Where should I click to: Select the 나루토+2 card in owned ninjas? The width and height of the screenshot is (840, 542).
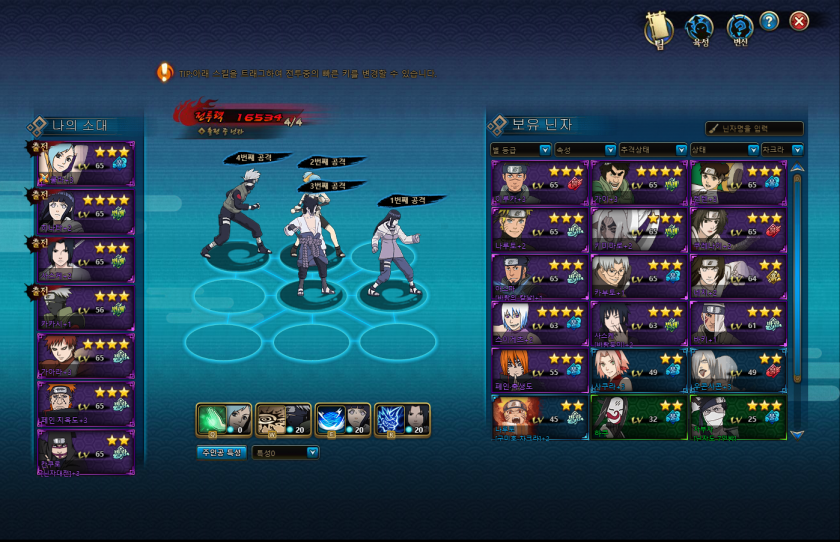539,229
